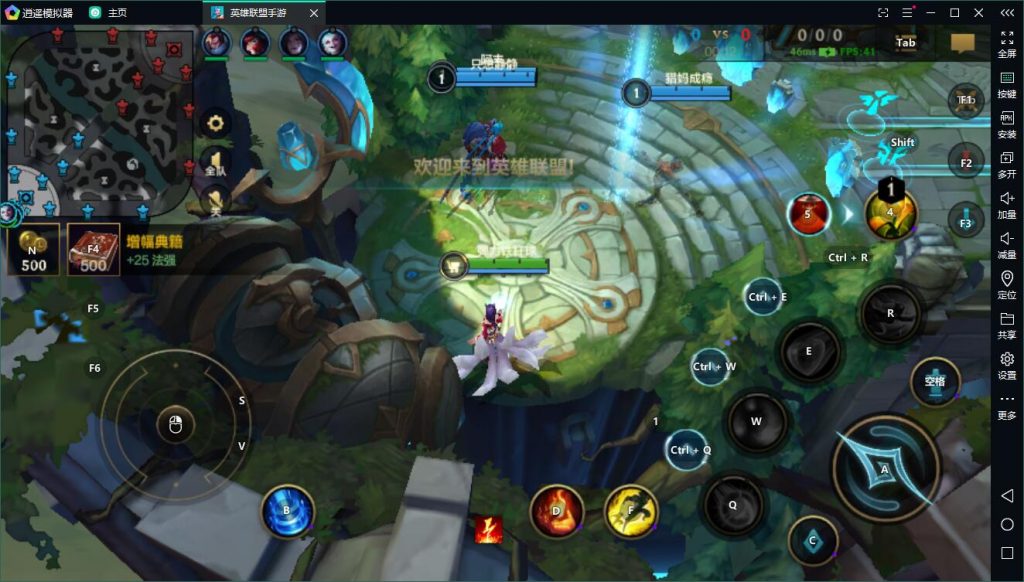Cast the Ignite flame summoner spell
The image size is (1024, 582).
[x=557, y=511]
